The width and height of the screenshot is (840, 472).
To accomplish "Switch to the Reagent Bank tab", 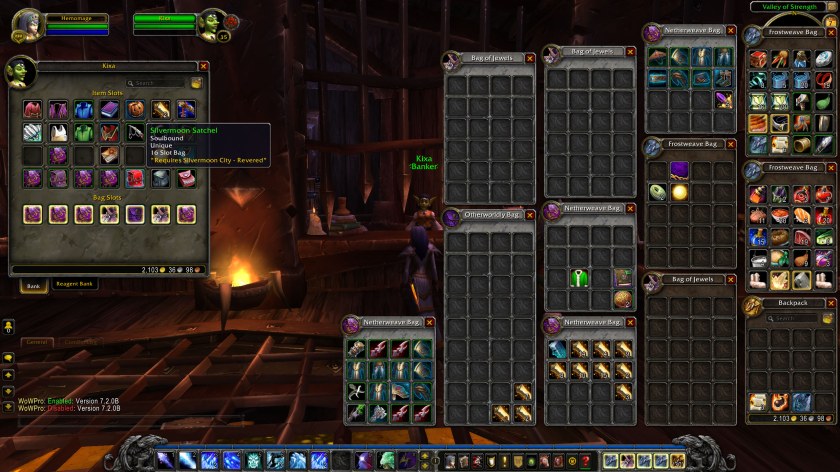I will [x=73, y=284].
